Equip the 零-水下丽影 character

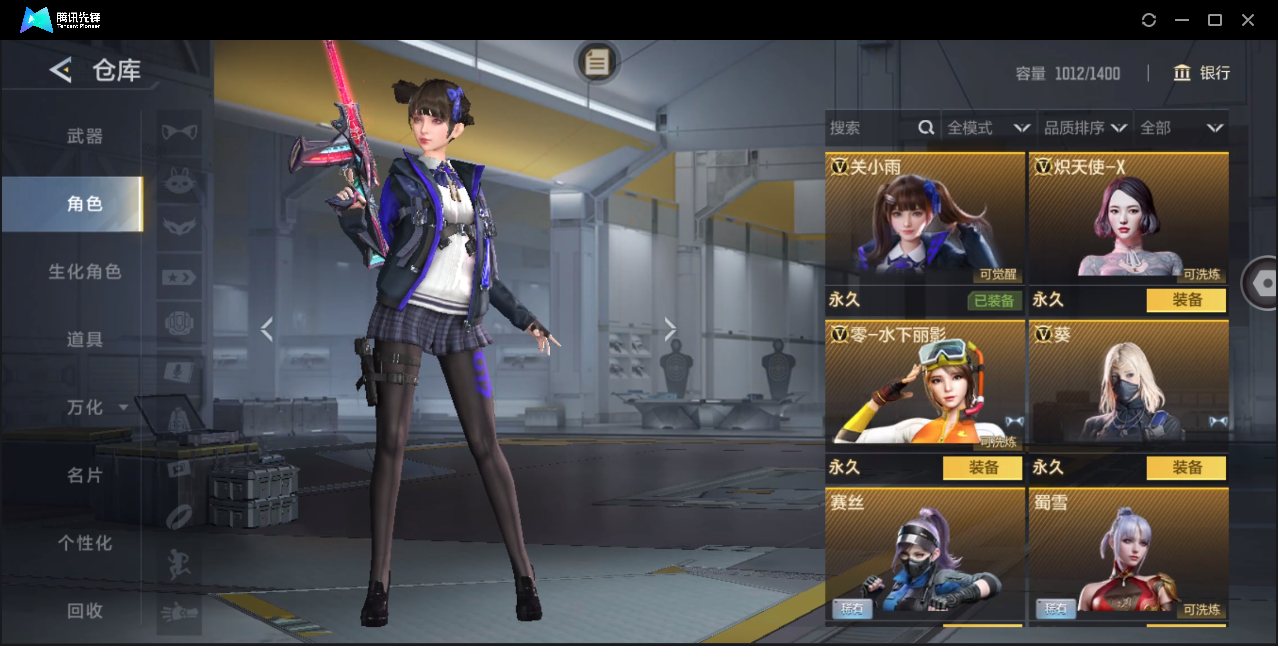(982, 468)
